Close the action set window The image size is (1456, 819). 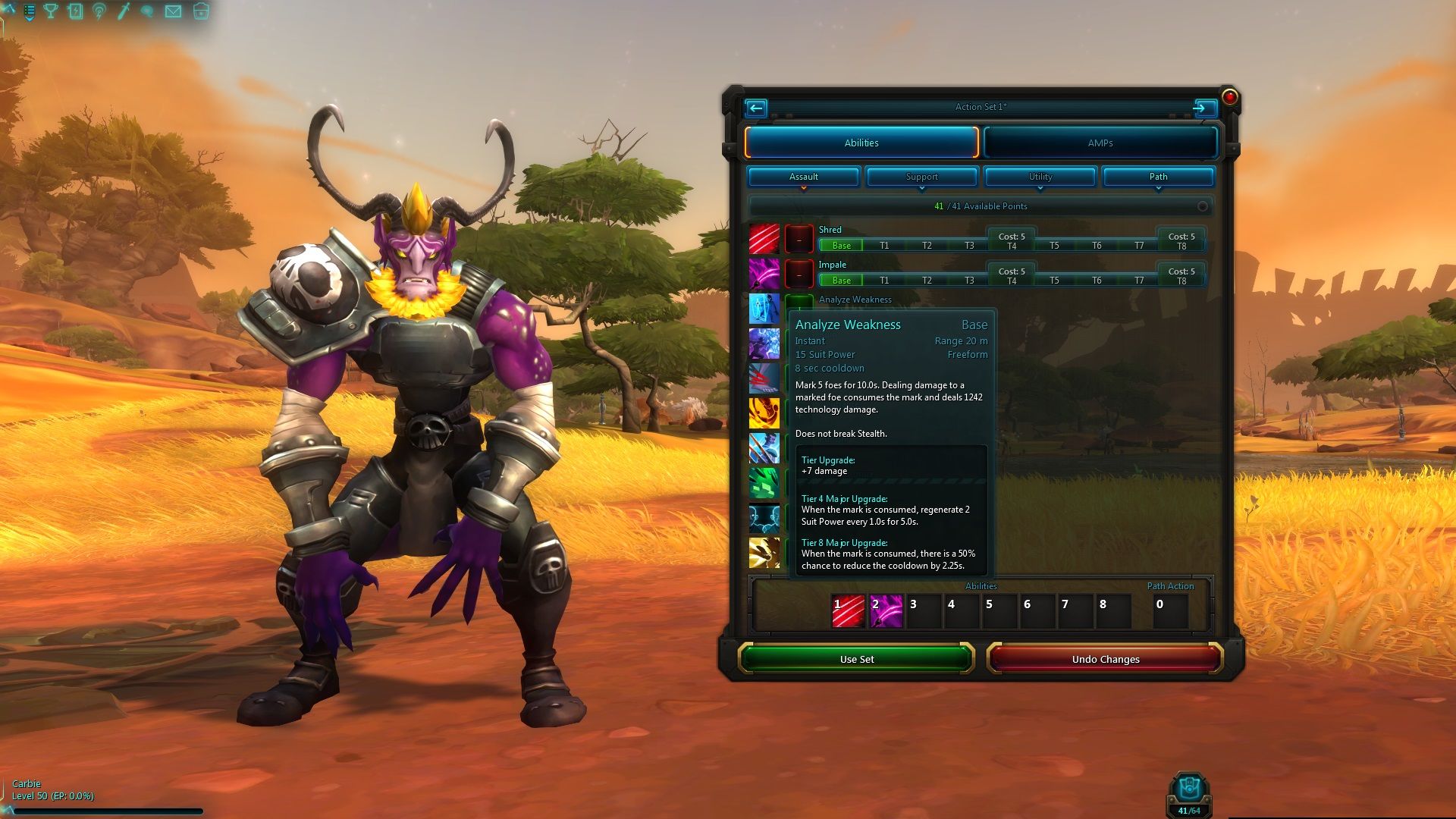[x=1229, y=97]
